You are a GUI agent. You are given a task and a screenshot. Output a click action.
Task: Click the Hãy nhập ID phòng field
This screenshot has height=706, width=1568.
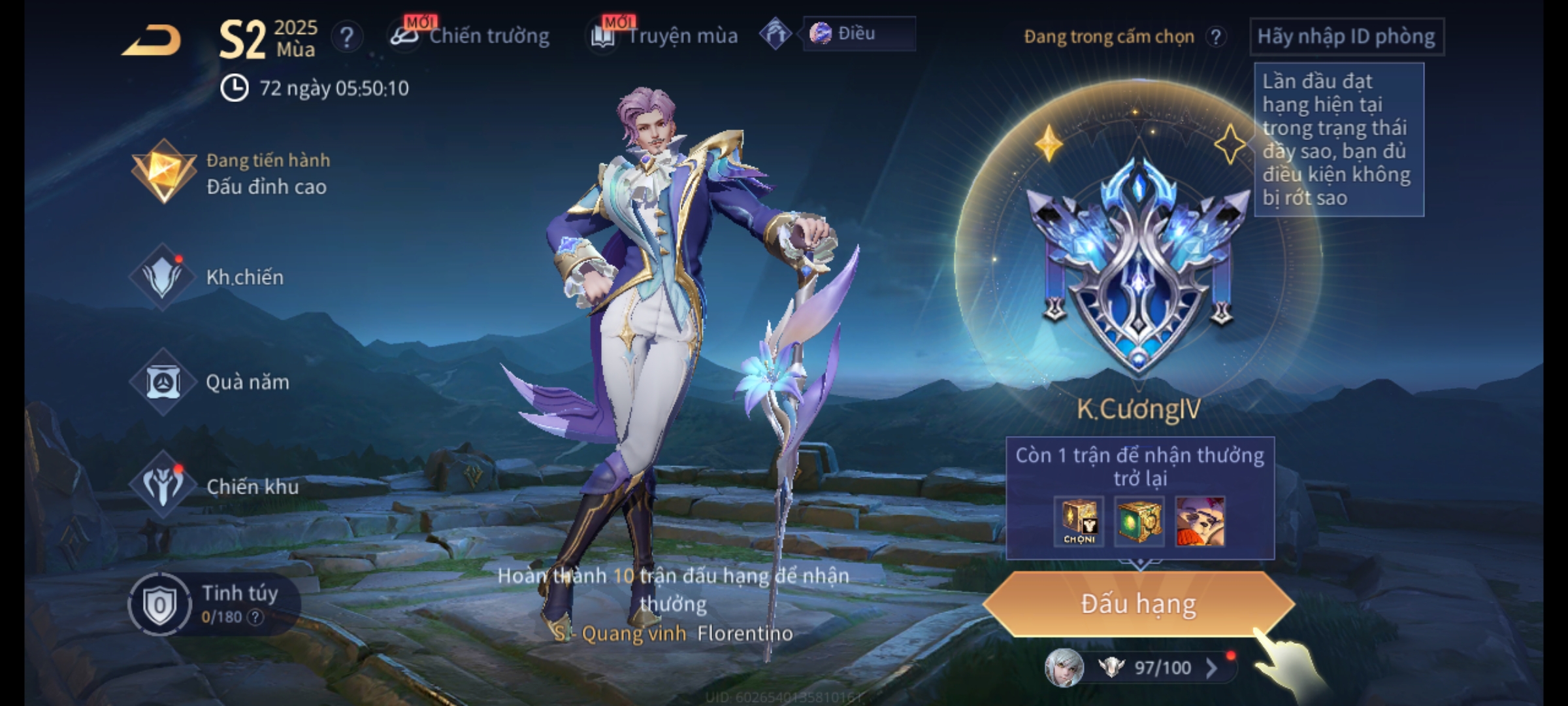[x=1346, y=37]
